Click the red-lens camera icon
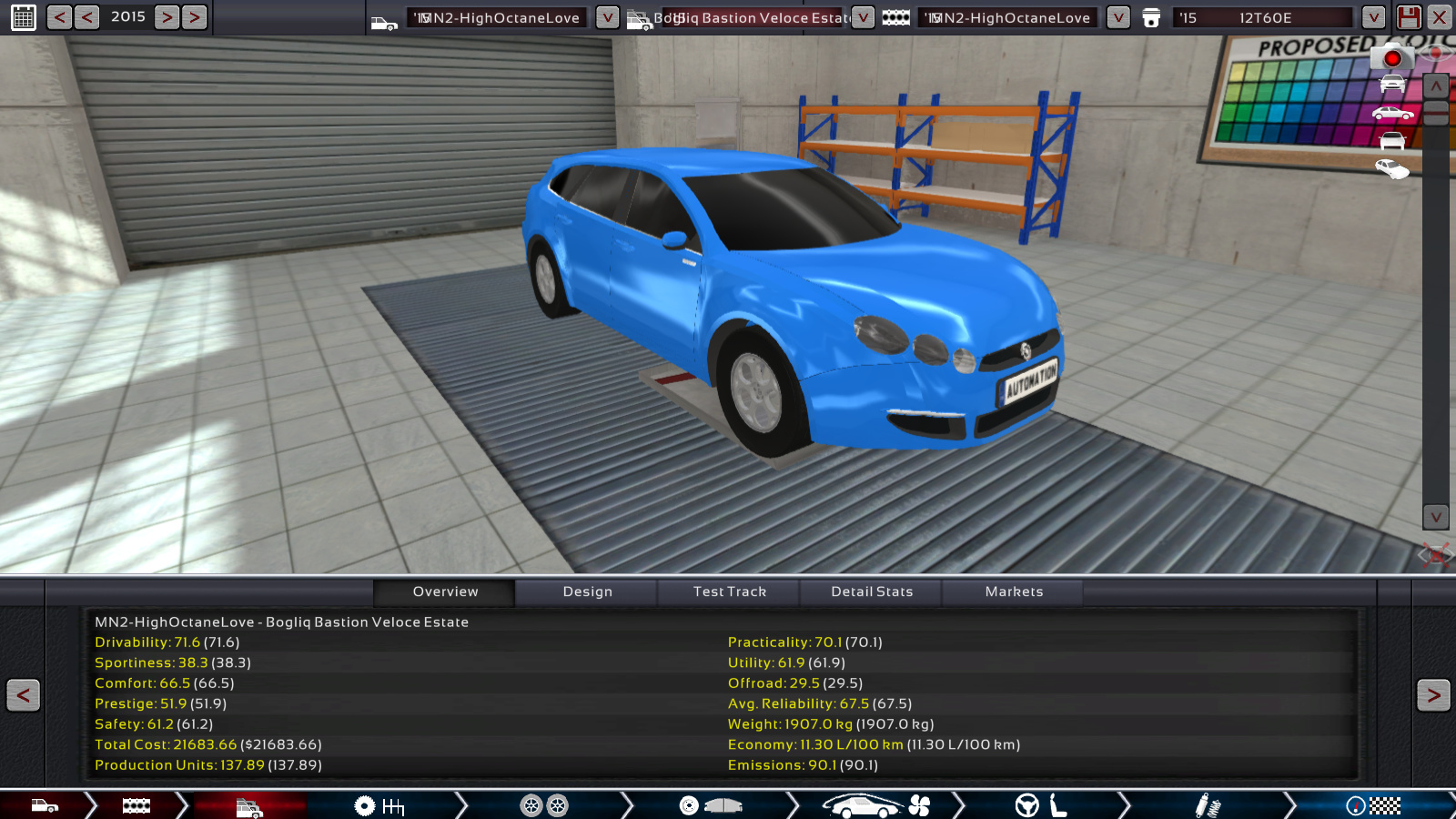The image size is (1456, 819). pyautogui.click(x=1391, y=58)
